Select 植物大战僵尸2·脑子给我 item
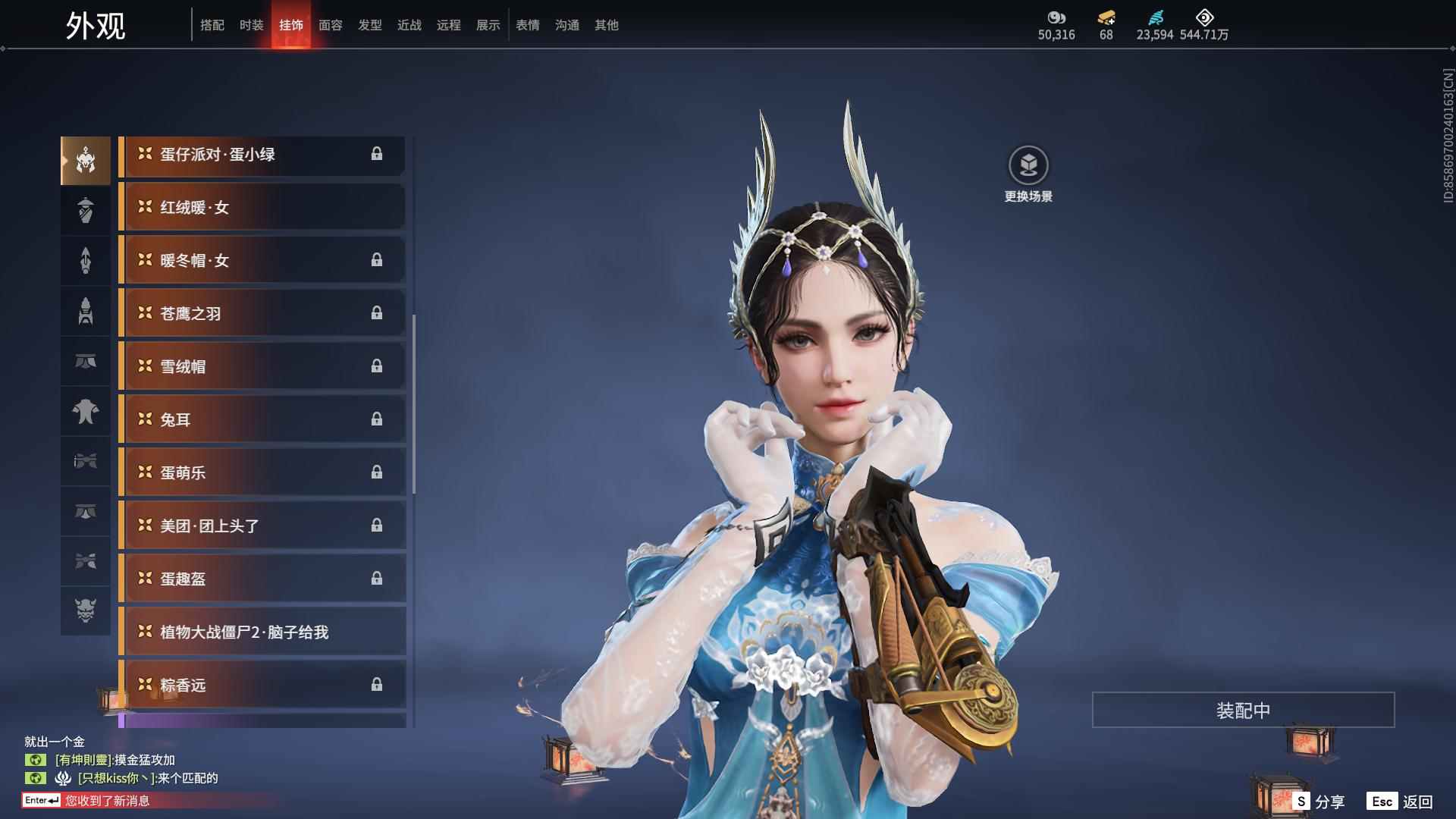The image size is (1456, 819). click(x=262, y=632)
